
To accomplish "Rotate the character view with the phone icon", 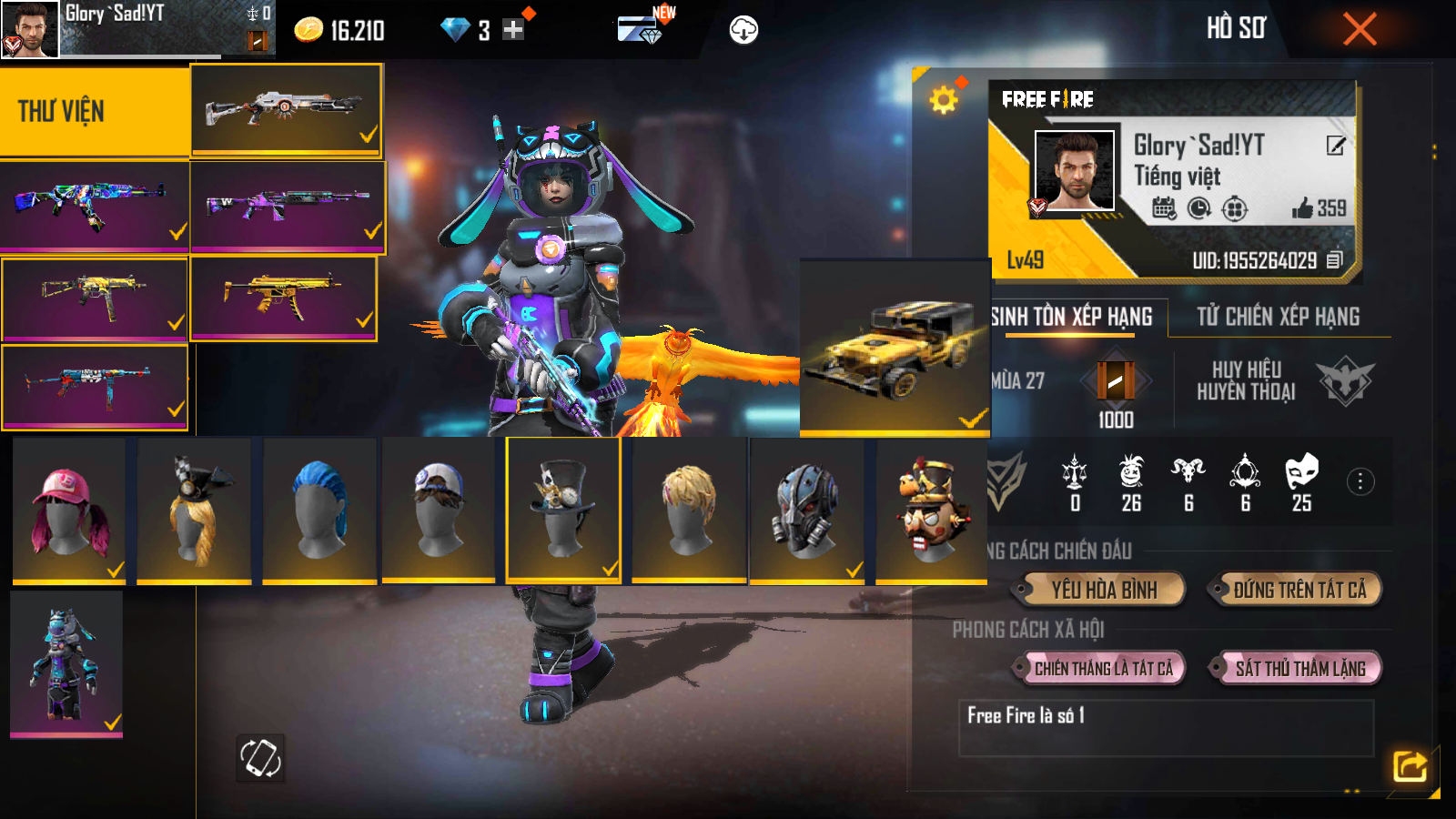I will tap(260, 757).
